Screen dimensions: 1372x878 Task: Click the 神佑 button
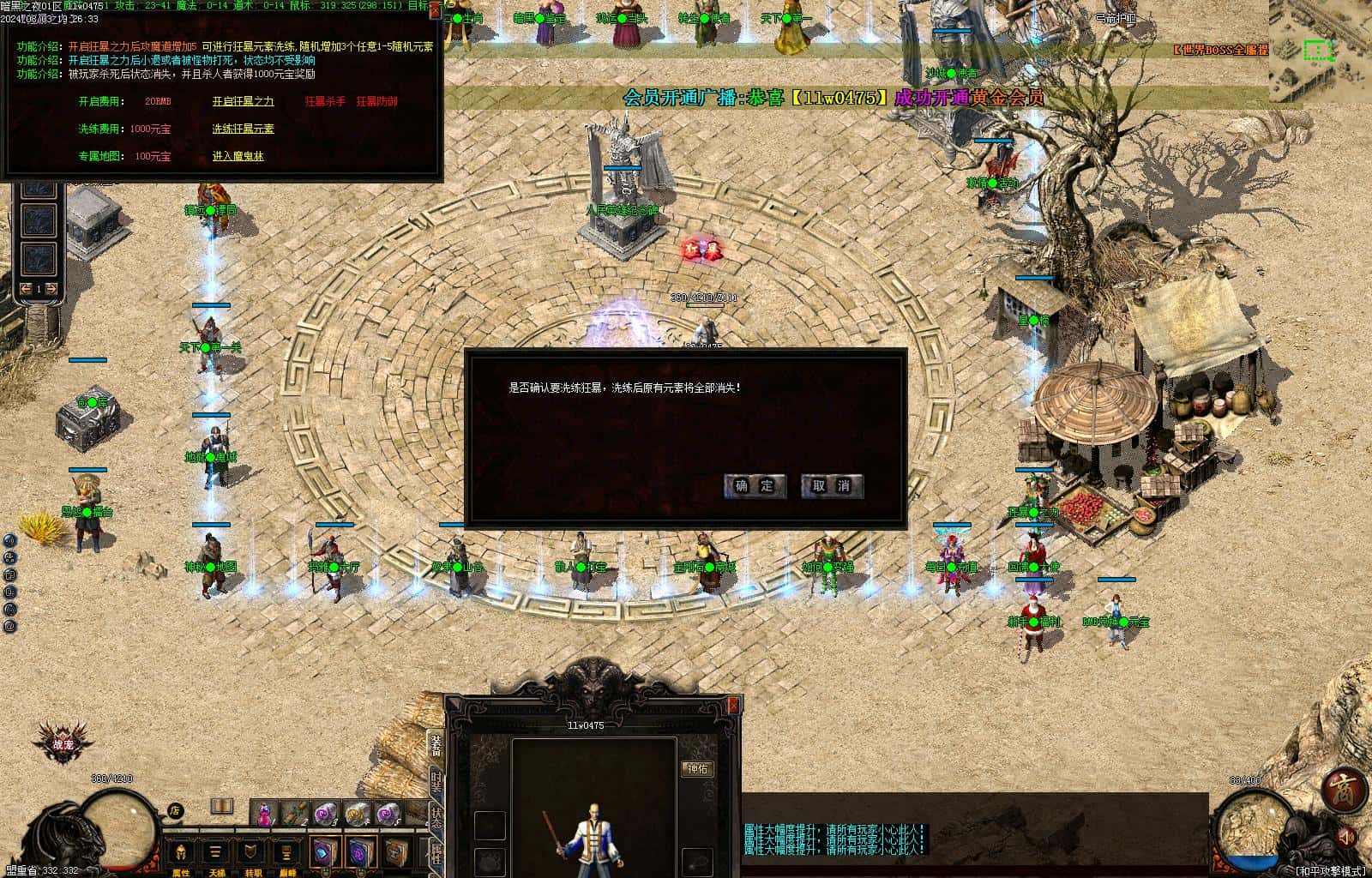point(698,769)
